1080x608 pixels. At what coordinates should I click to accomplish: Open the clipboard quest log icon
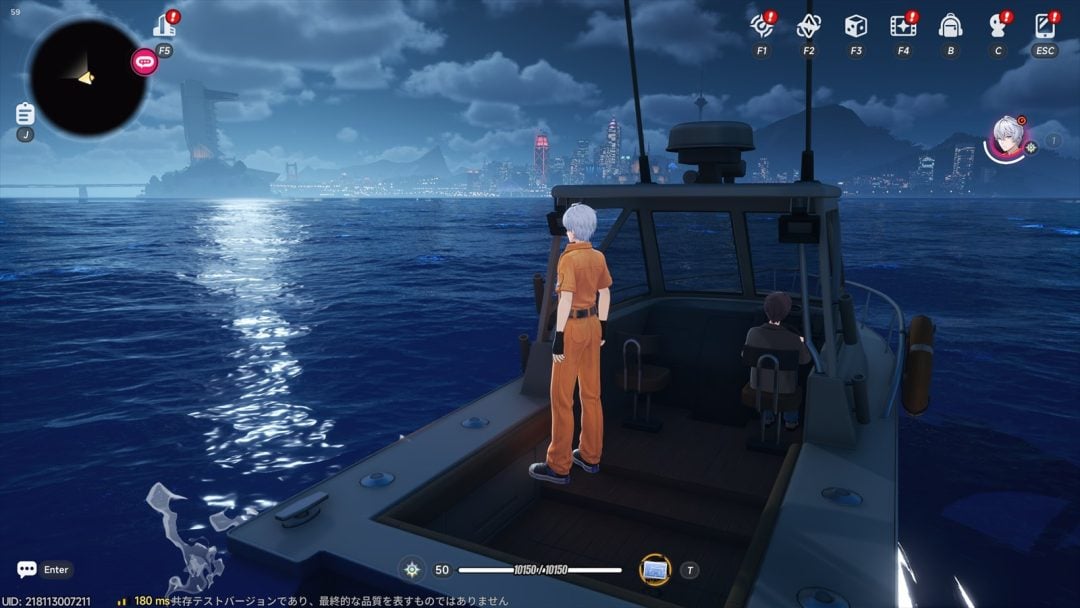click(25, 113)
